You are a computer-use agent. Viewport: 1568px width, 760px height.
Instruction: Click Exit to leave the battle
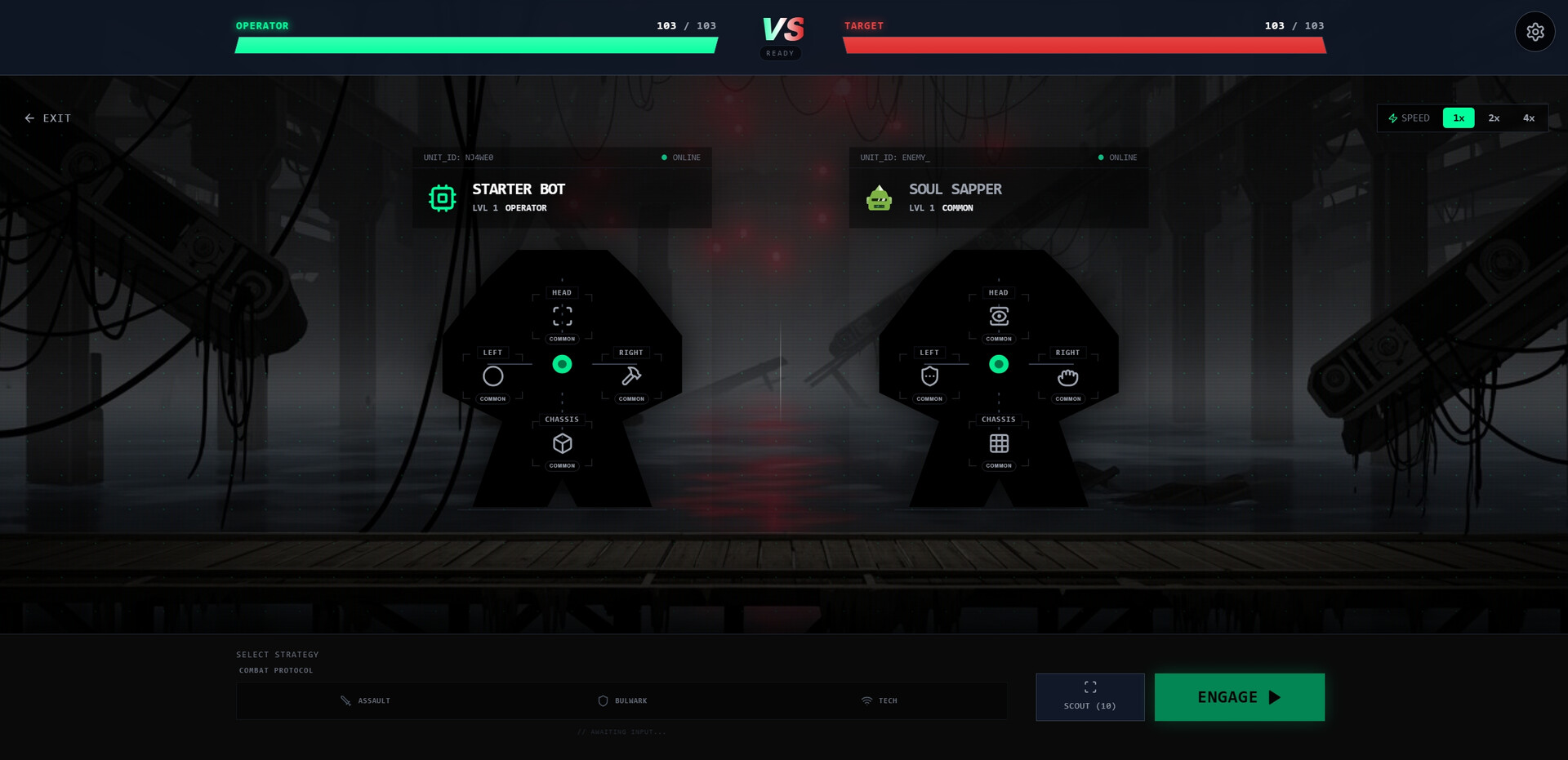[47, 118]
